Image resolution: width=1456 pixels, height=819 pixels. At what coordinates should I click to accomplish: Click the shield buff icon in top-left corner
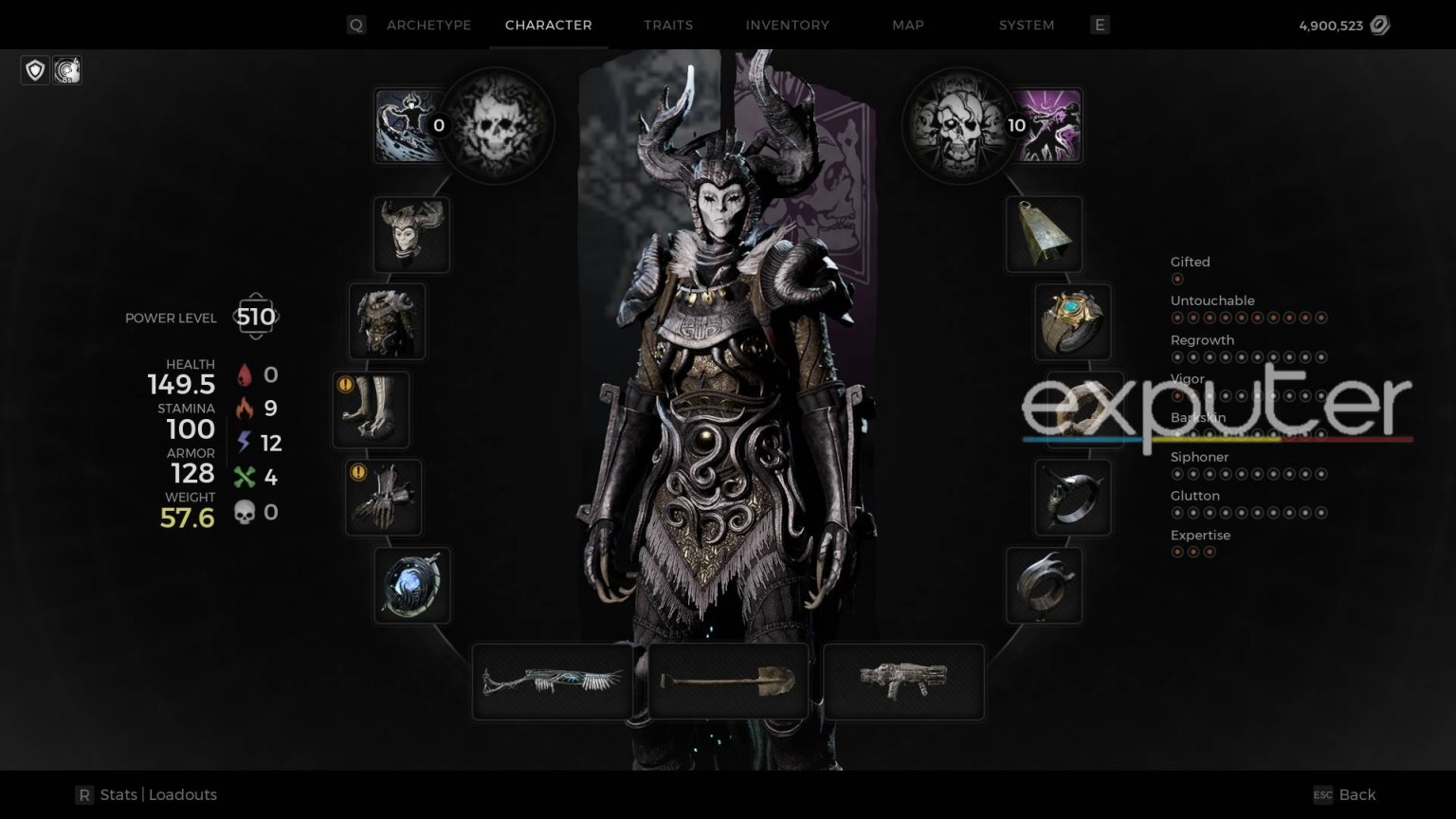click(35, 70)
